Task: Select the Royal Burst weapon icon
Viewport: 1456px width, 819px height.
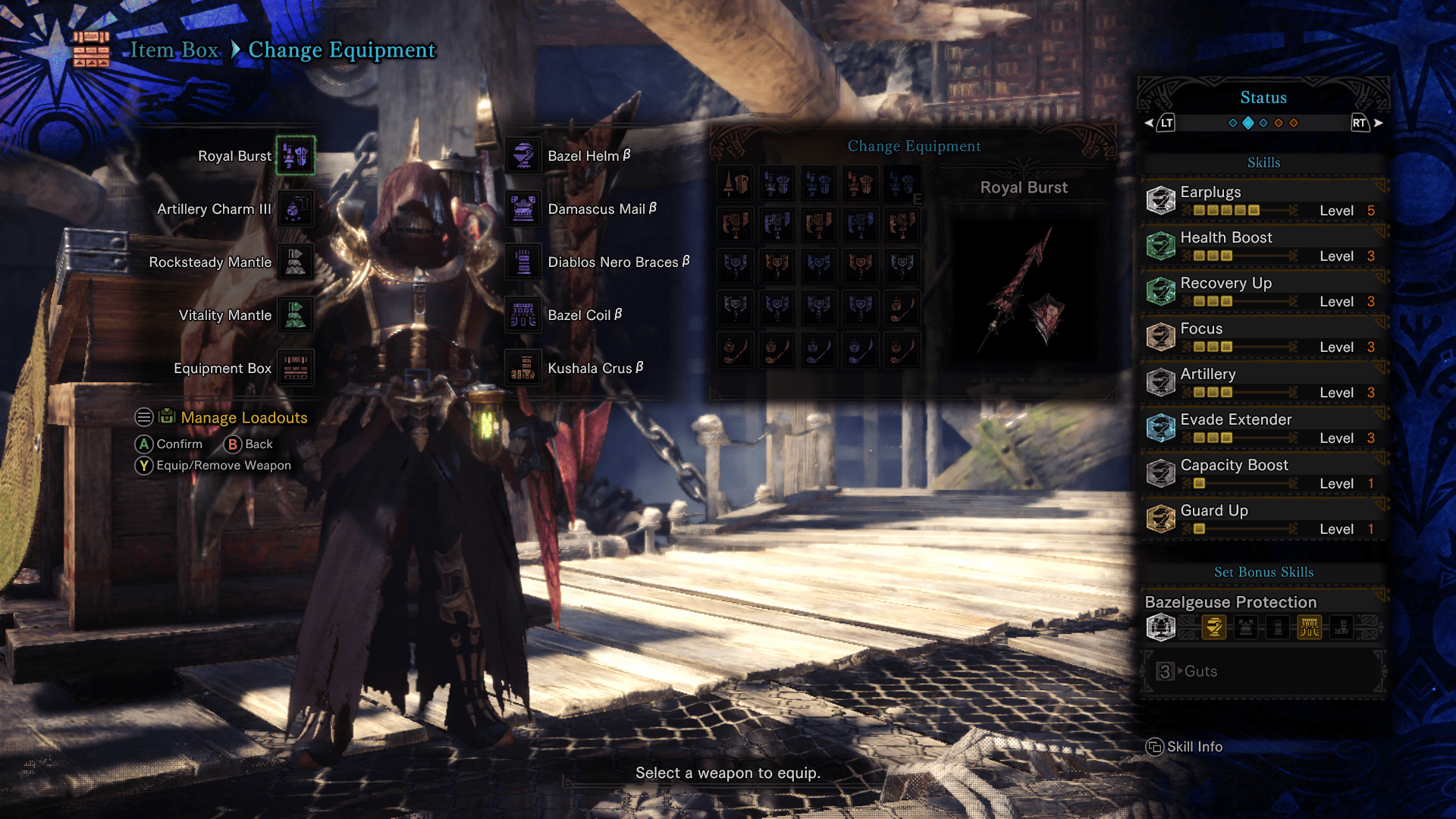Action: pos(296,155)
